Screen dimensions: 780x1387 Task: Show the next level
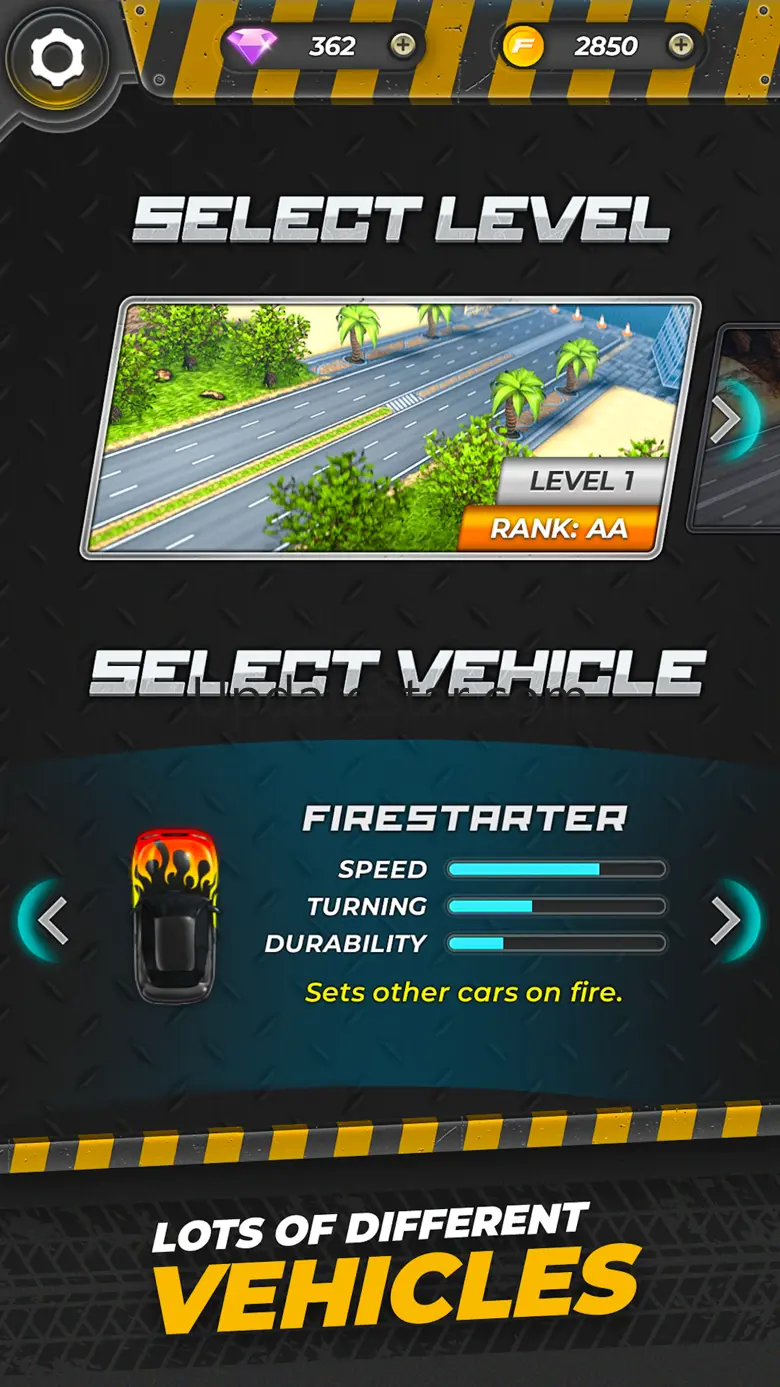pyautogui.click(x=728, y=422)
